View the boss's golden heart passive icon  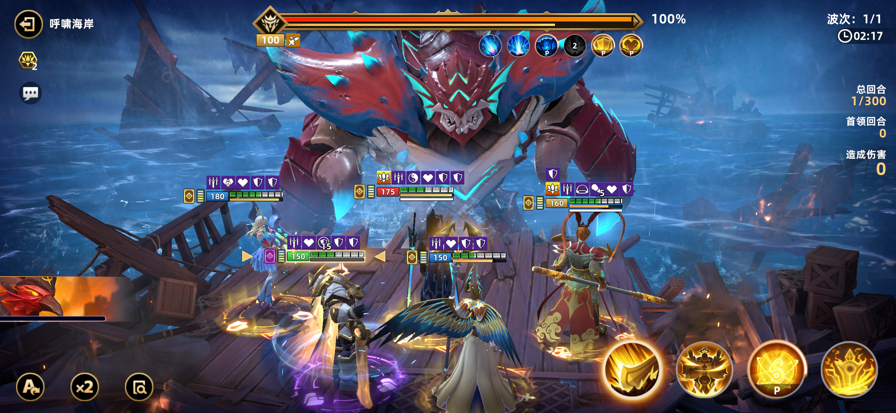tap(630, 45)
